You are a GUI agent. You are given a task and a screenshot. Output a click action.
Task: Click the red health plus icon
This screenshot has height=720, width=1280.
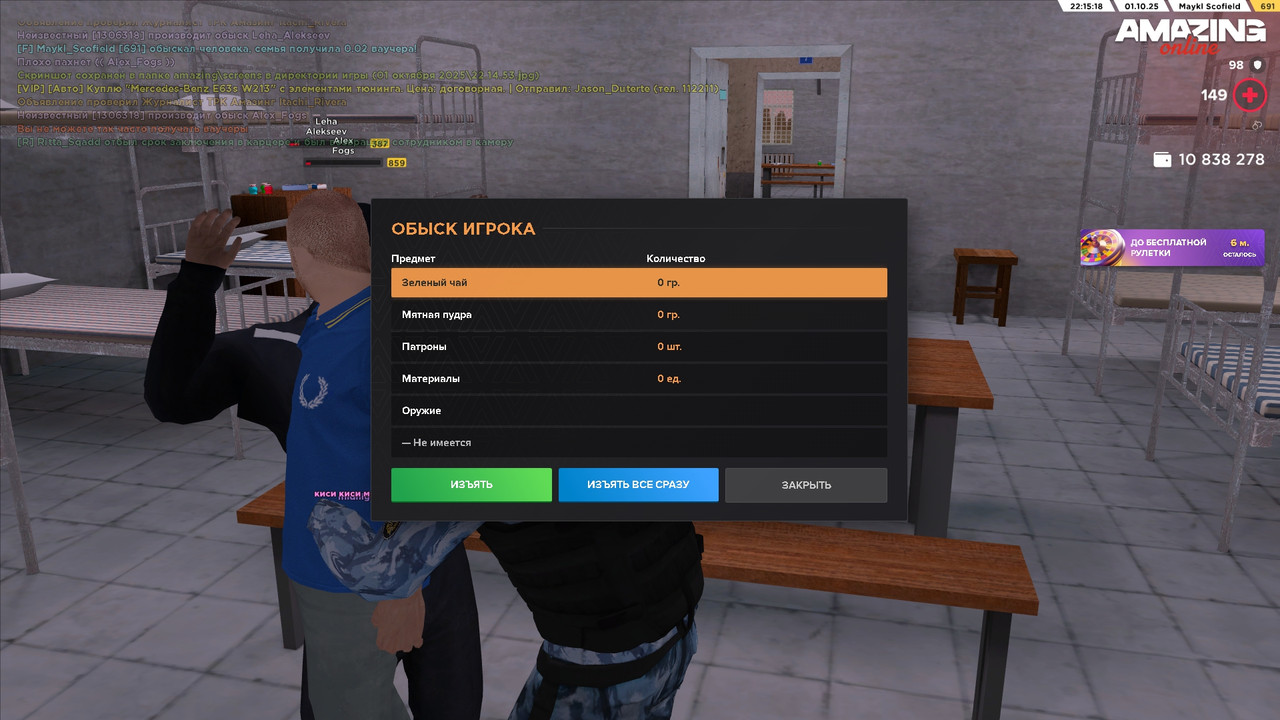pos(1250,96)
